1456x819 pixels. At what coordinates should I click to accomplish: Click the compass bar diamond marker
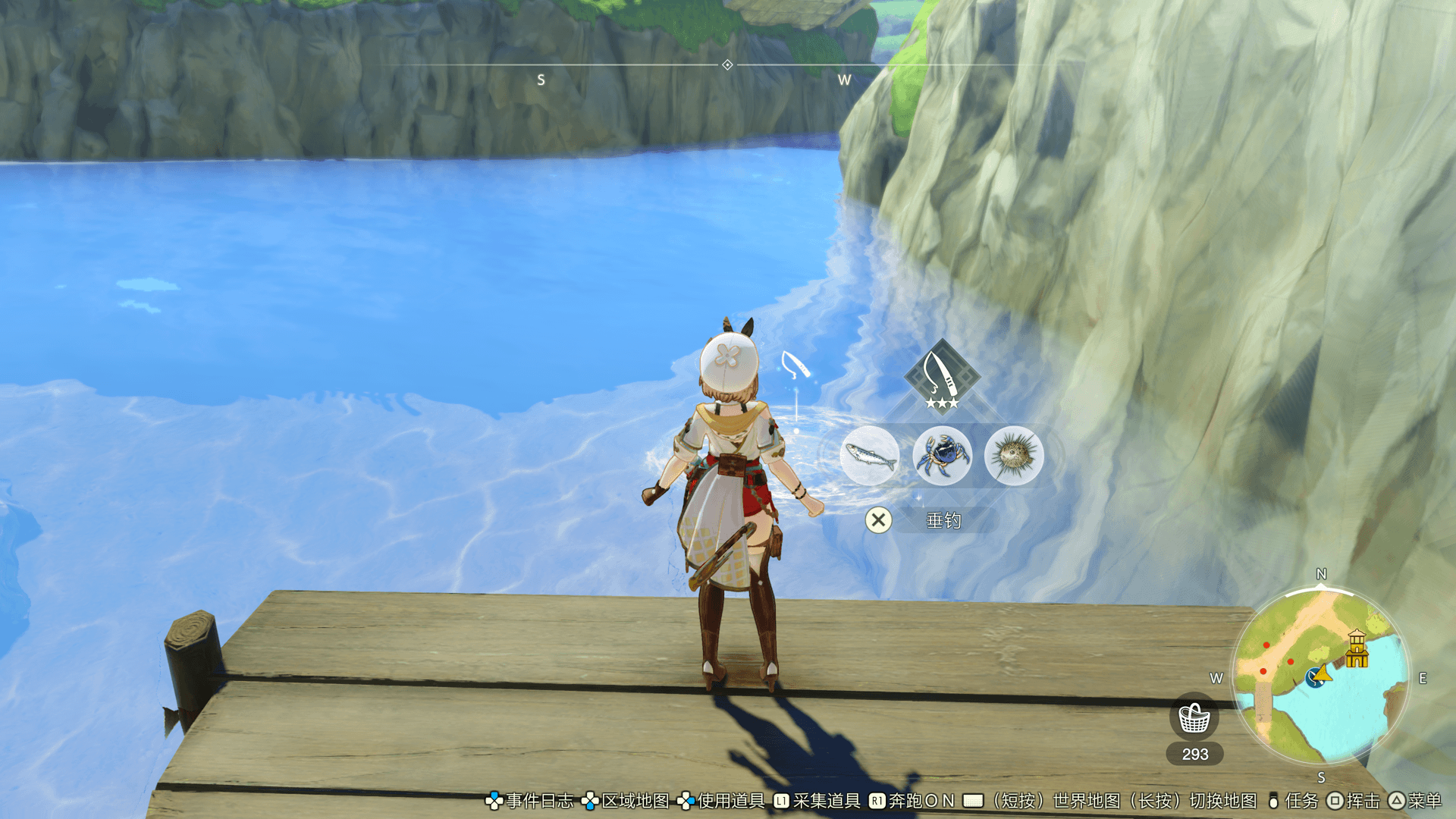click(727, 65)
